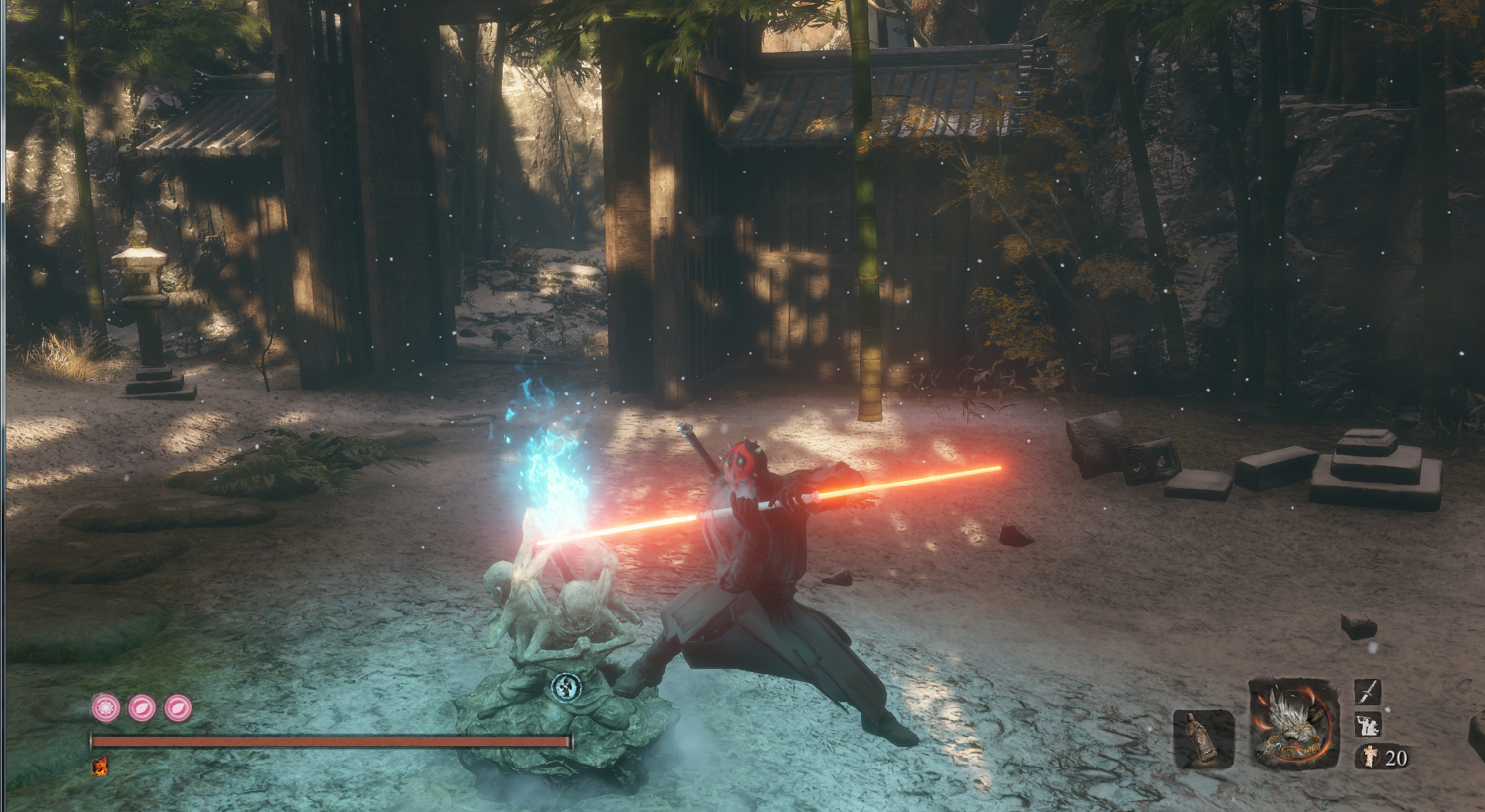This screenshot has width=1485, height=812.
Task: Select the bottle-shaped quick item slot
Action: click(1203, 738)
